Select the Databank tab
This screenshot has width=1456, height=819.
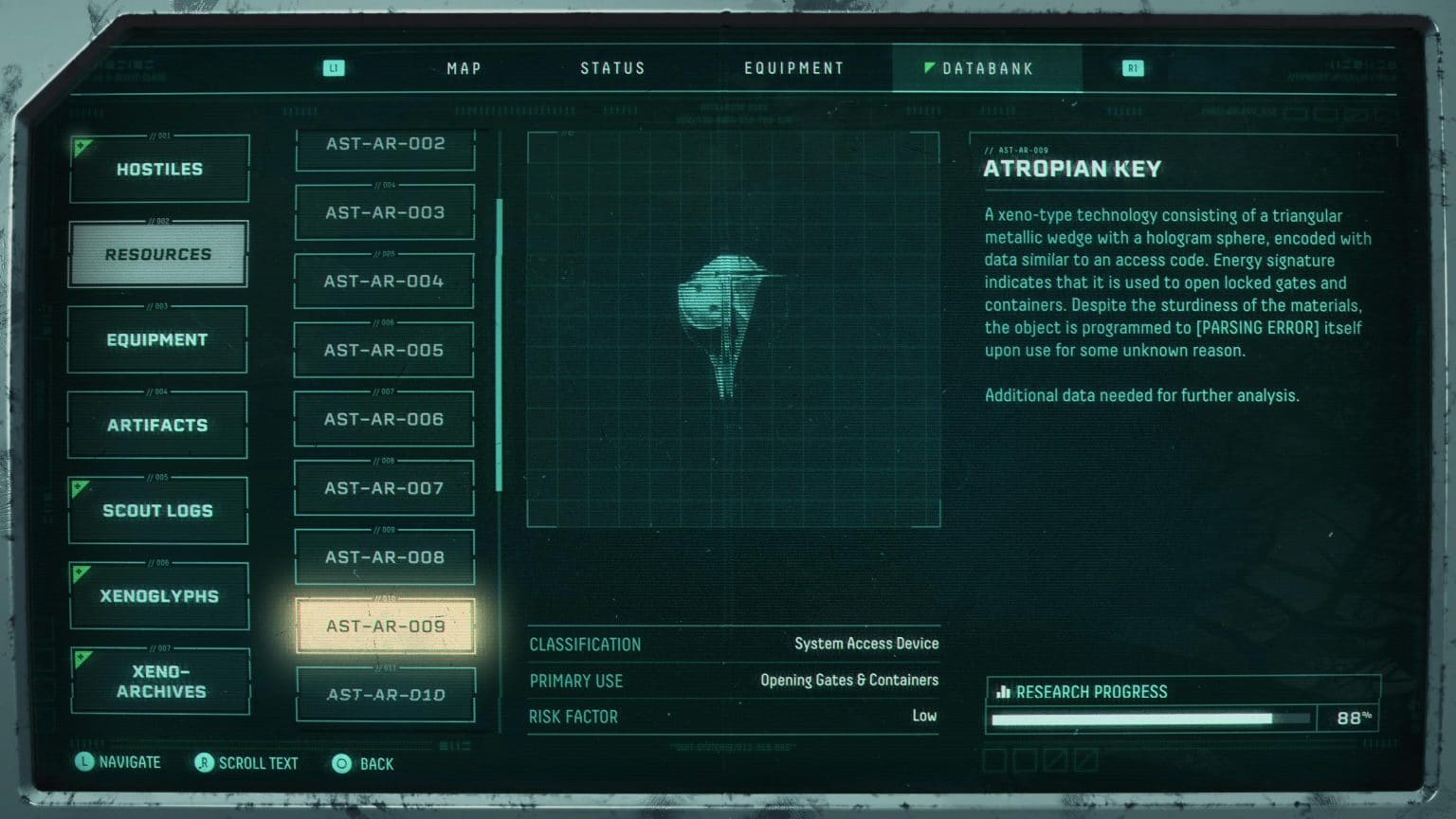point(987,68)
